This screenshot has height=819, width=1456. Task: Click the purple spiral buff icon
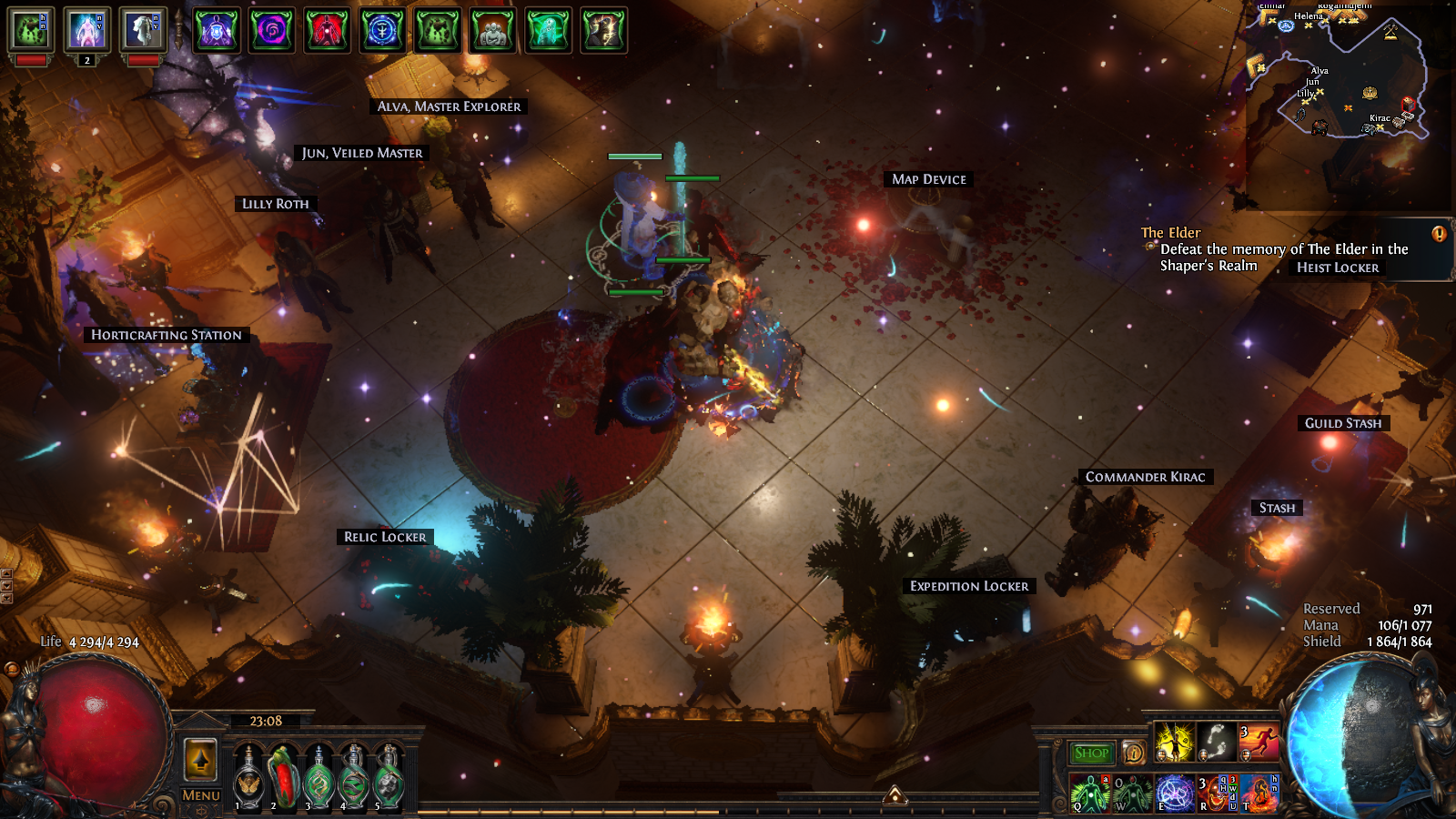point(272,30)
